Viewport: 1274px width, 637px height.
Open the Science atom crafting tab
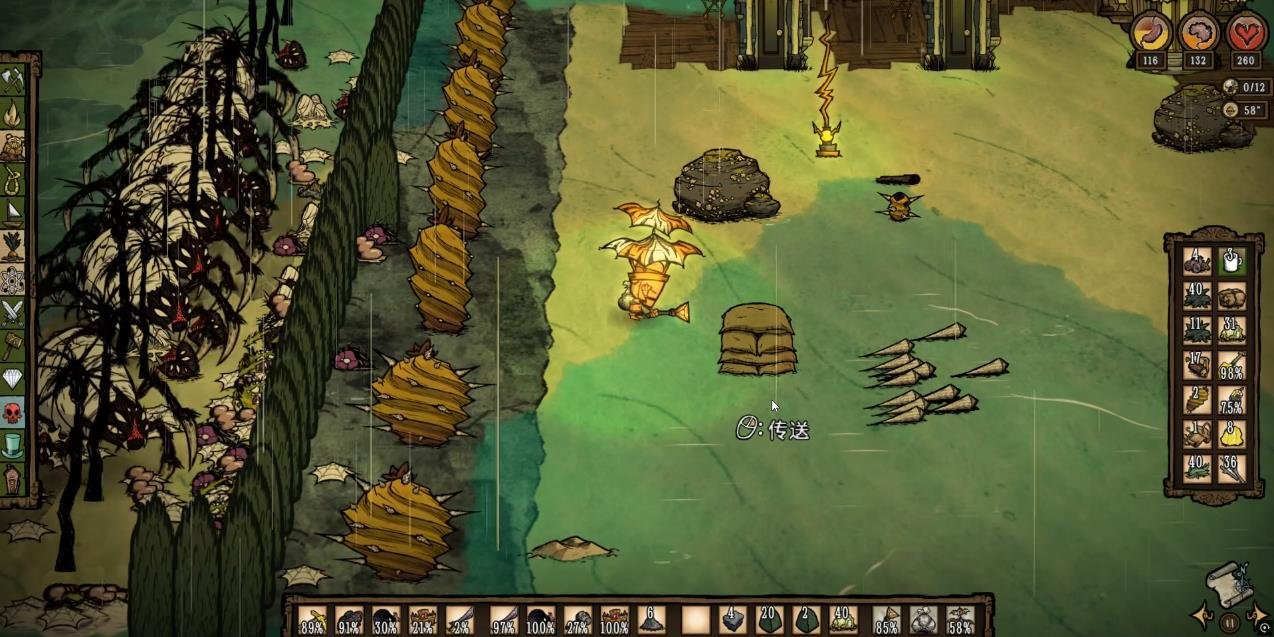click(12, 280)
